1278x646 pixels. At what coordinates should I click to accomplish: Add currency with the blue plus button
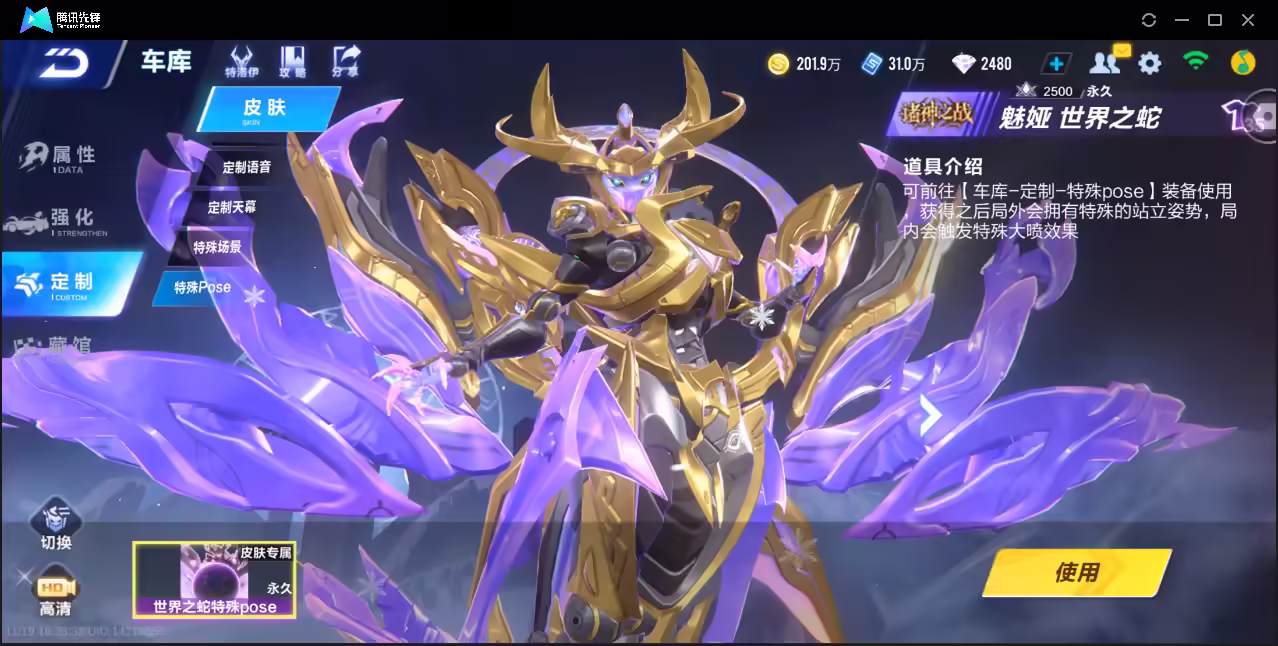tap(1056, 64)
